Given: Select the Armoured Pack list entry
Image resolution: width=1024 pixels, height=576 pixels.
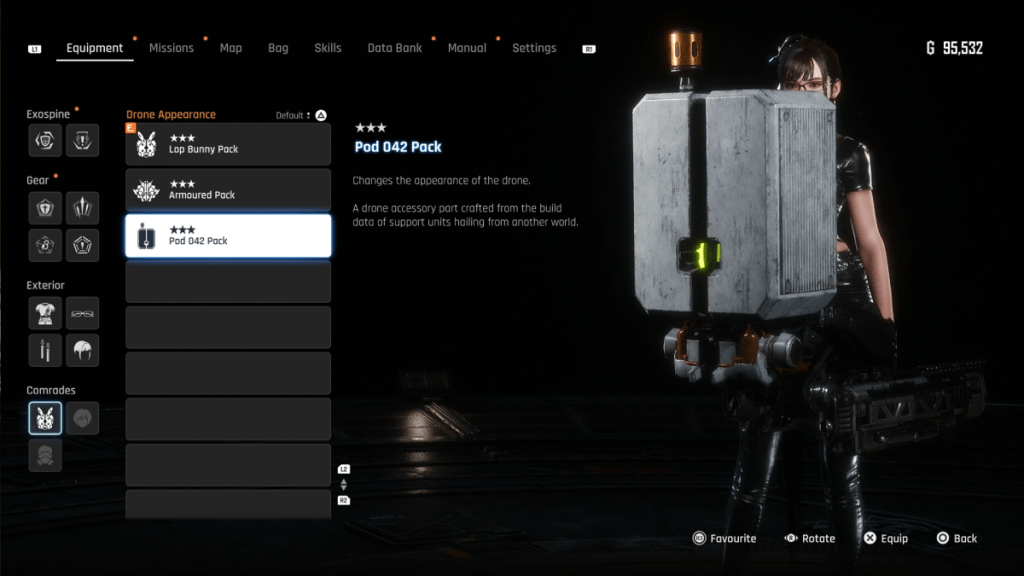Looking at the screenshot, I should pyautogui.click(x=228, y=190).
